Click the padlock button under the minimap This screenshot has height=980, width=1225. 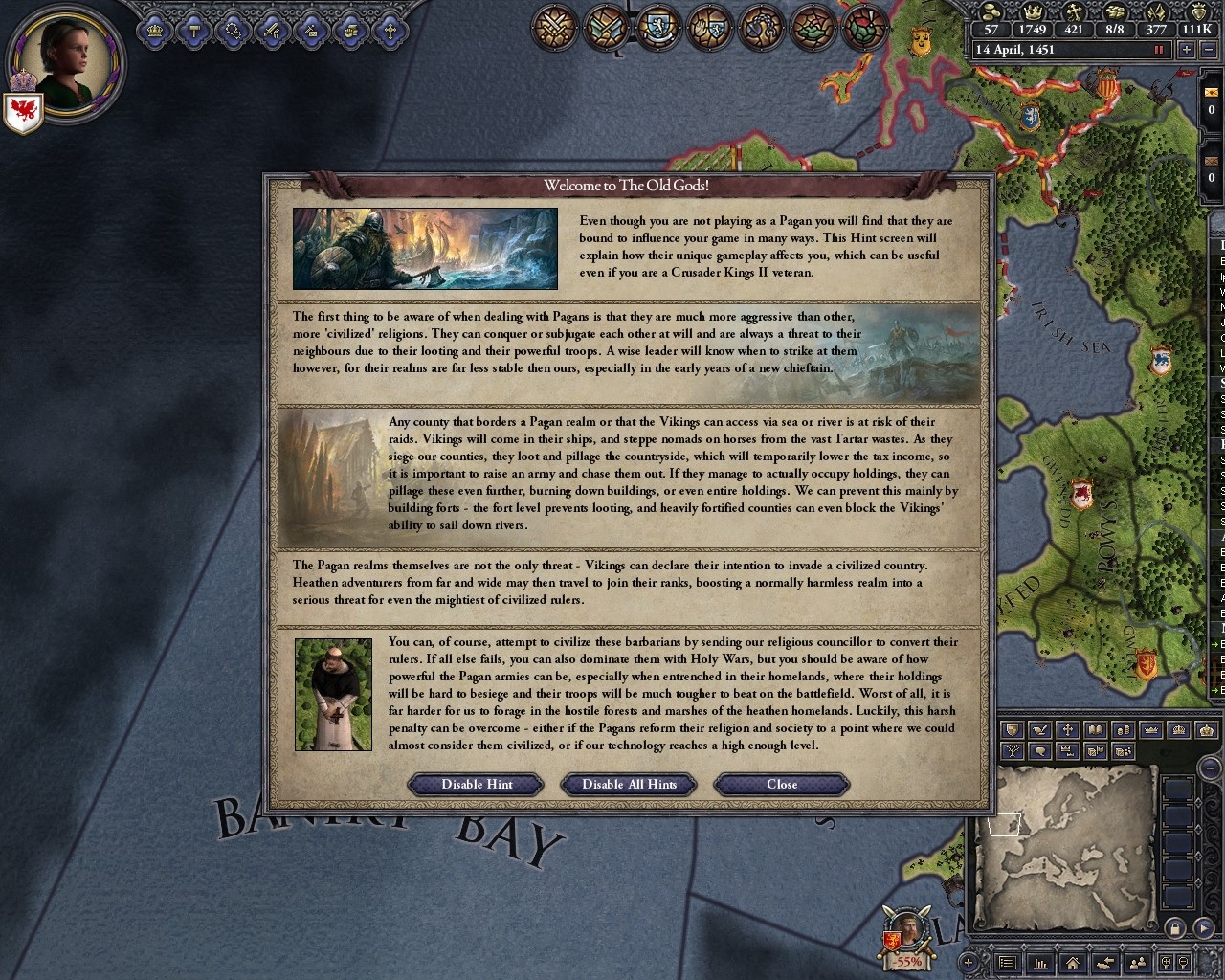pos(1175,928)
